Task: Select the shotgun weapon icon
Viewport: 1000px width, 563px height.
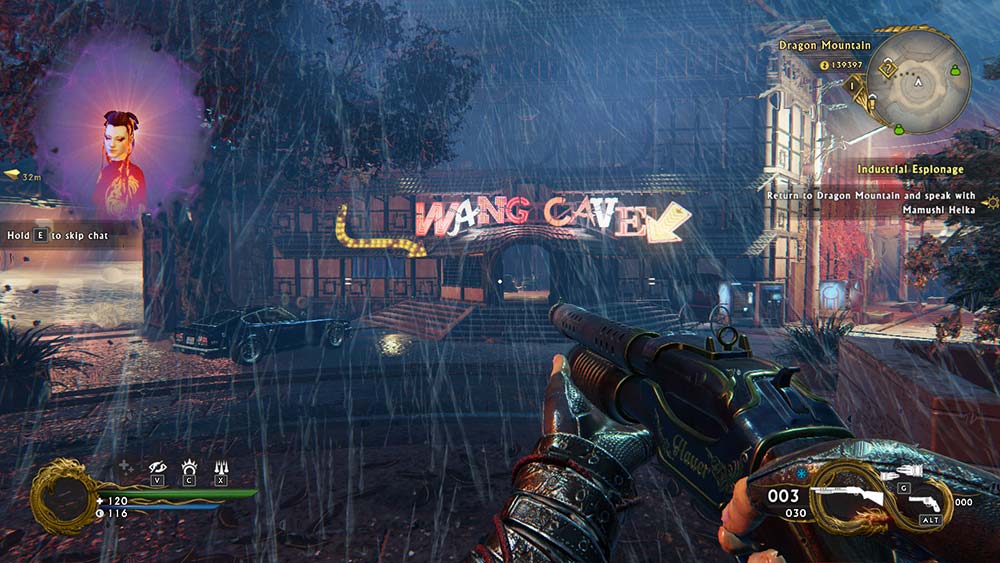Action: click(846, 497)
